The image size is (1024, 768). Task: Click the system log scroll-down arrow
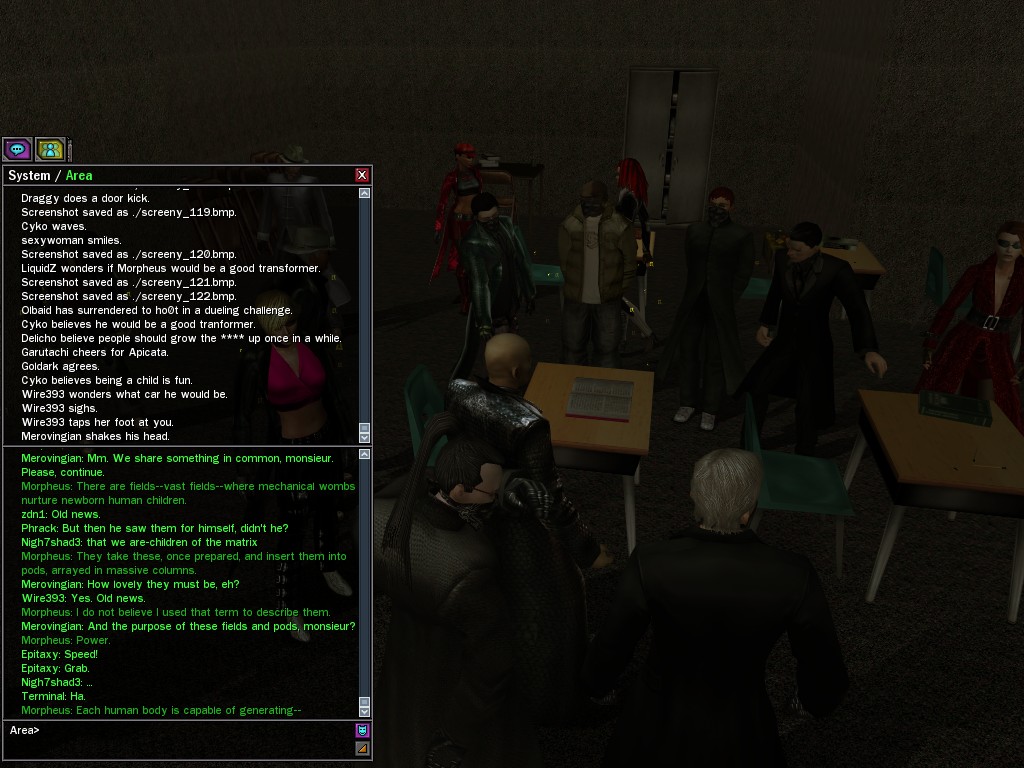[364, 437]
